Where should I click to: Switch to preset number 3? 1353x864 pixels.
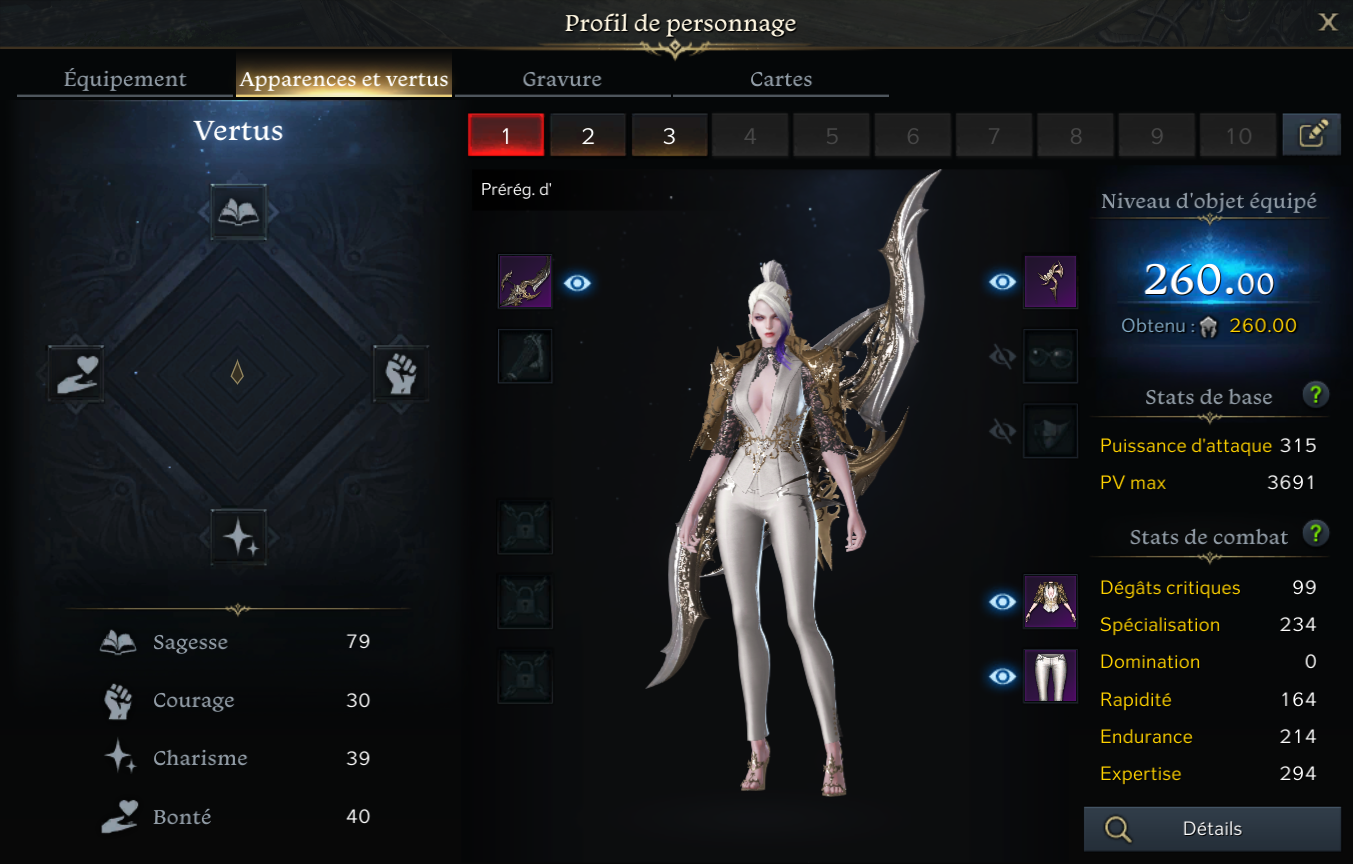tap(669, 136)
